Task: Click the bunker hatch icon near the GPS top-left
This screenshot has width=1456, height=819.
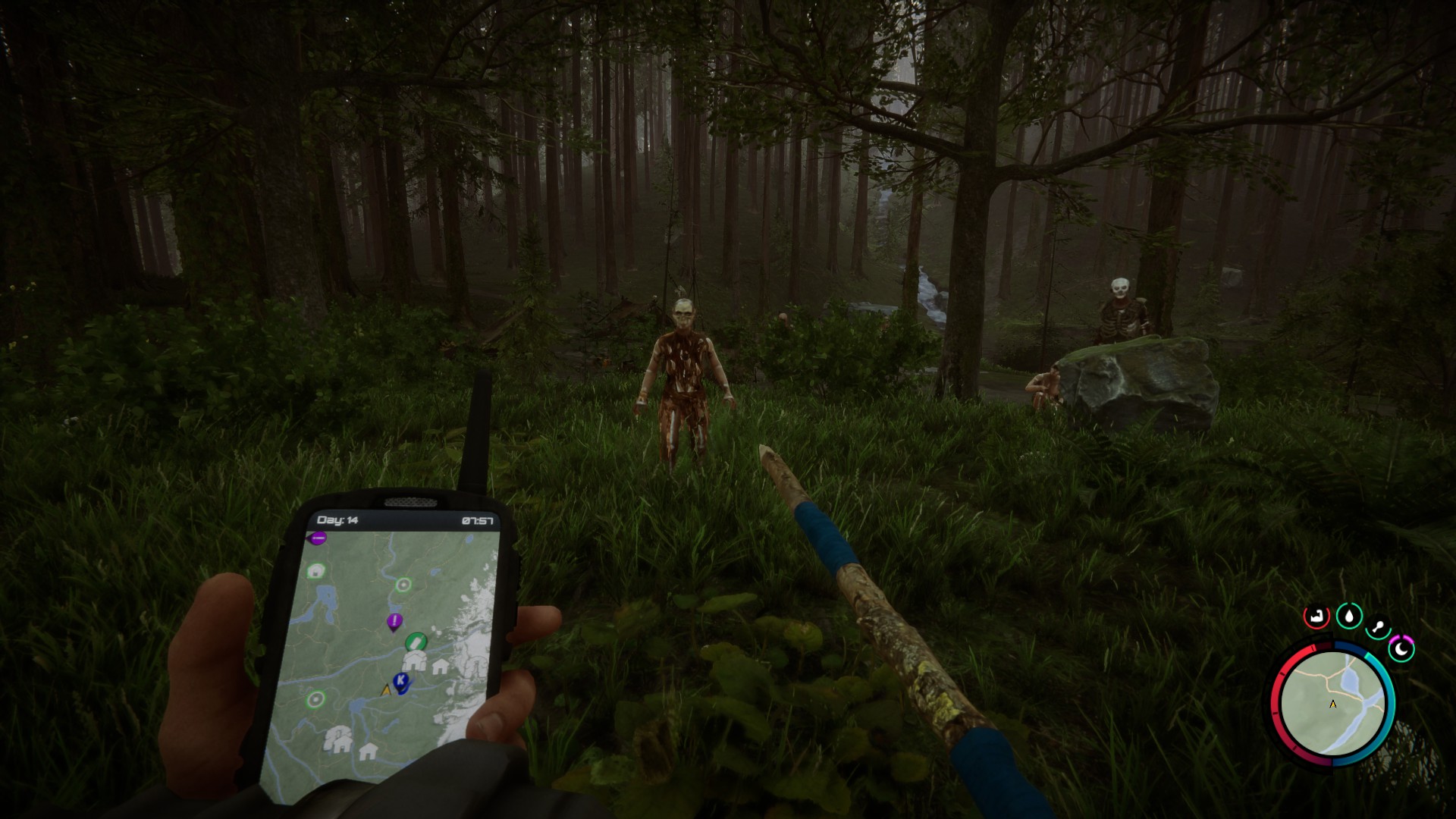Action: 315,570
